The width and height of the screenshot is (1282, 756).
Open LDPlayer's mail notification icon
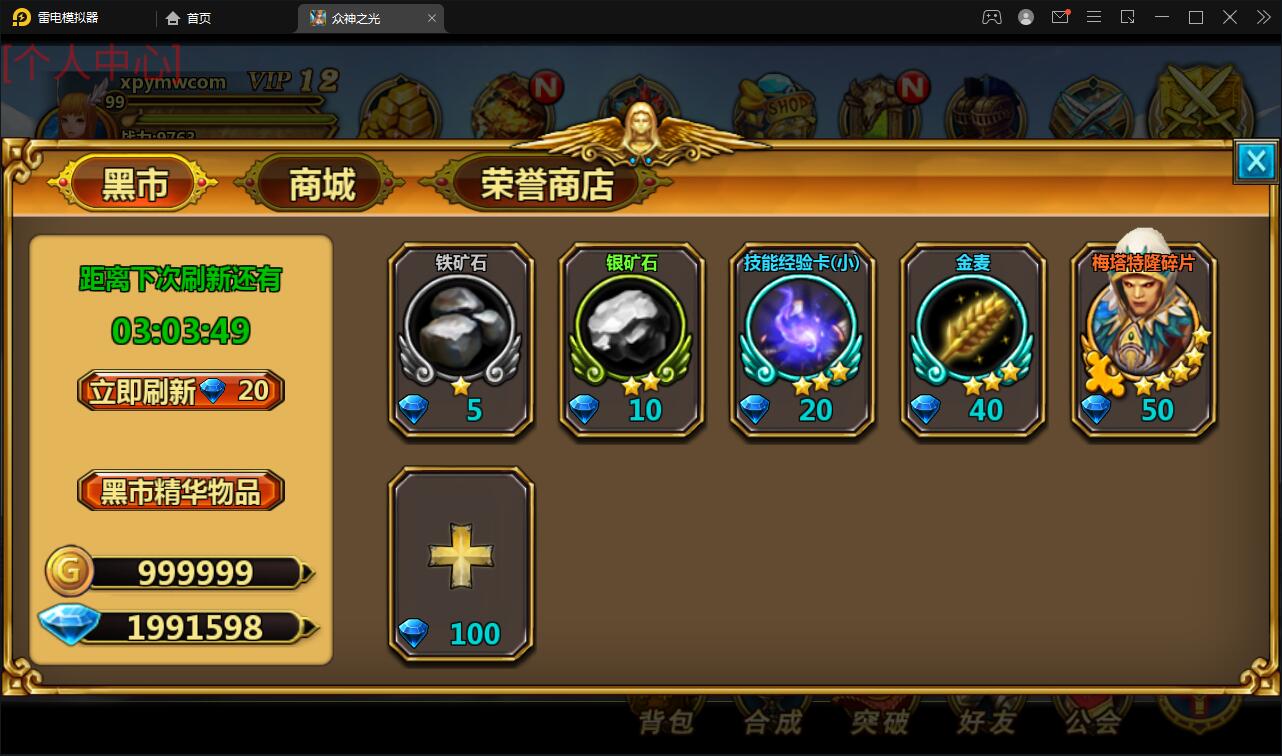[1060, 17]
